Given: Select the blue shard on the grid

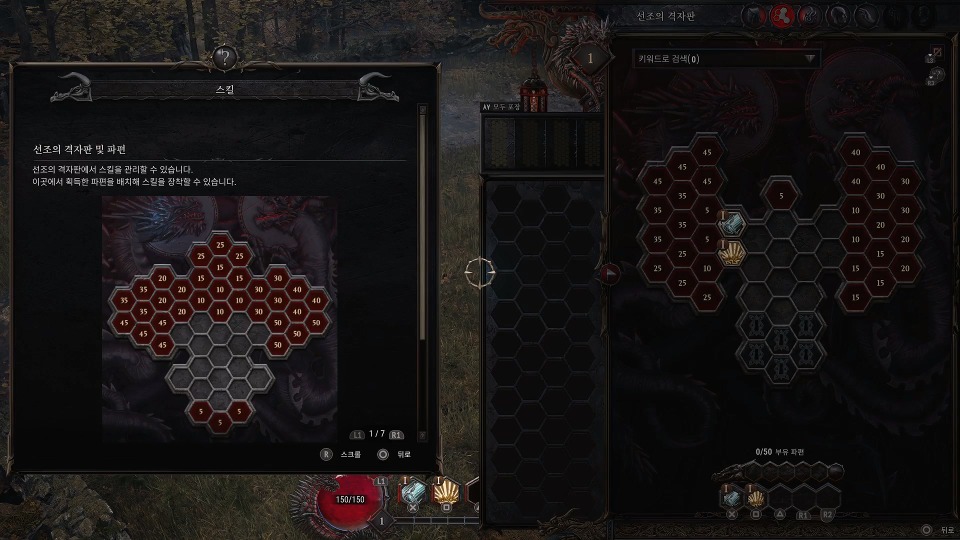Looking at the screenshot, I should (733, 224).
